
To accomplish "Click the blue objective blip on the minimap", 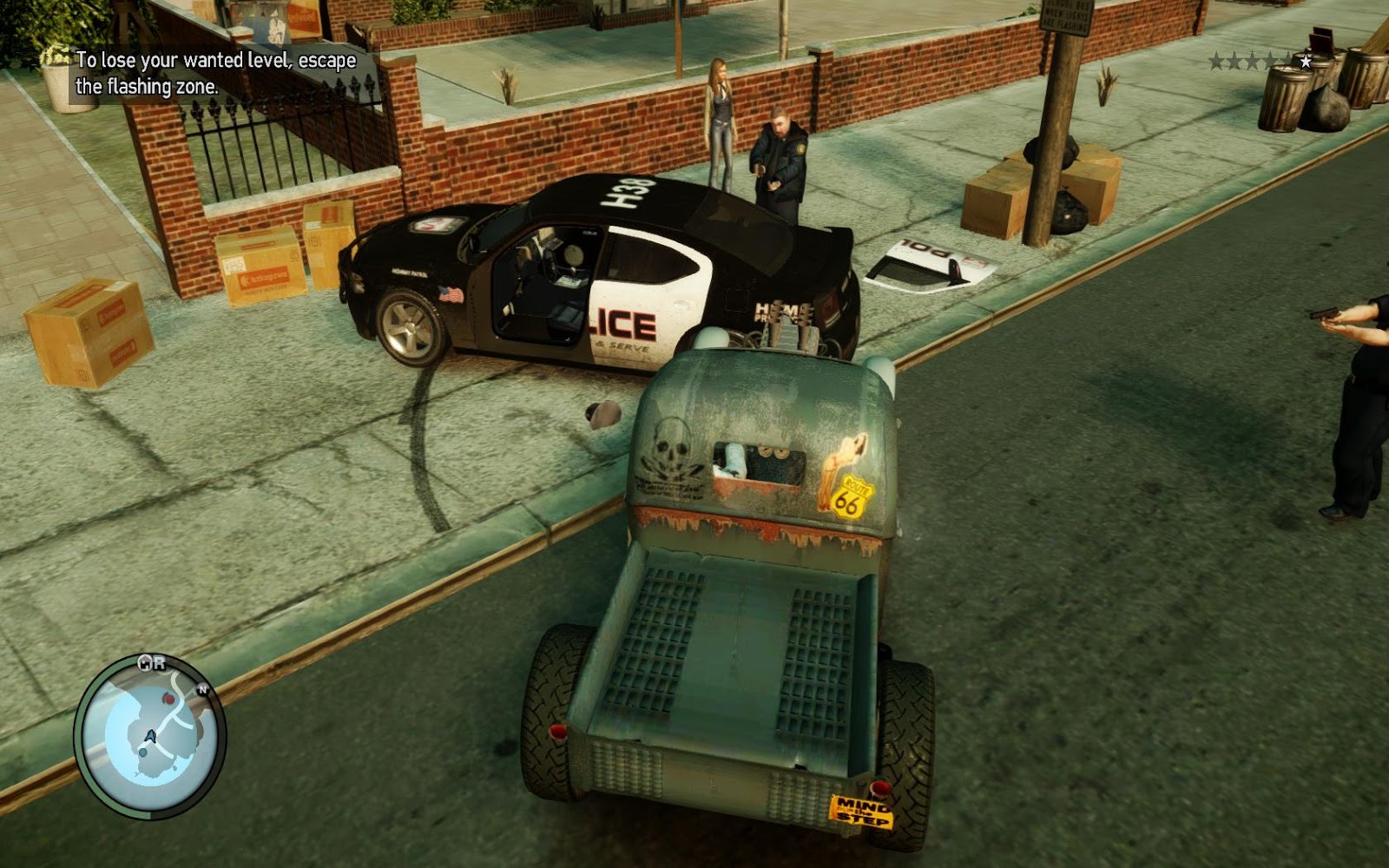I will coord(143,752).
